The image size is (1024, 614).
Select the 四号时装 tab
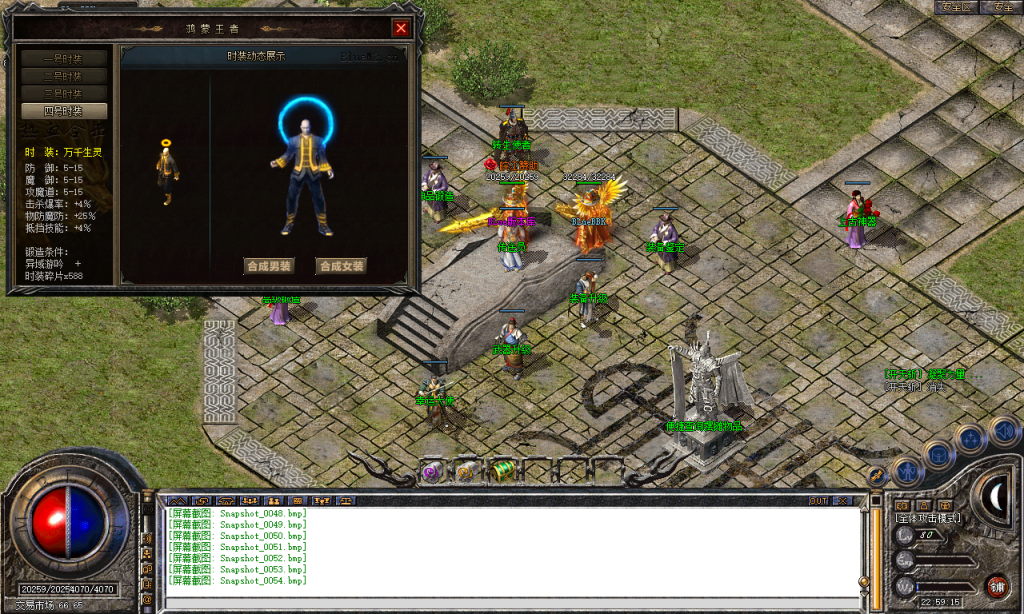[x=64, y=111]
